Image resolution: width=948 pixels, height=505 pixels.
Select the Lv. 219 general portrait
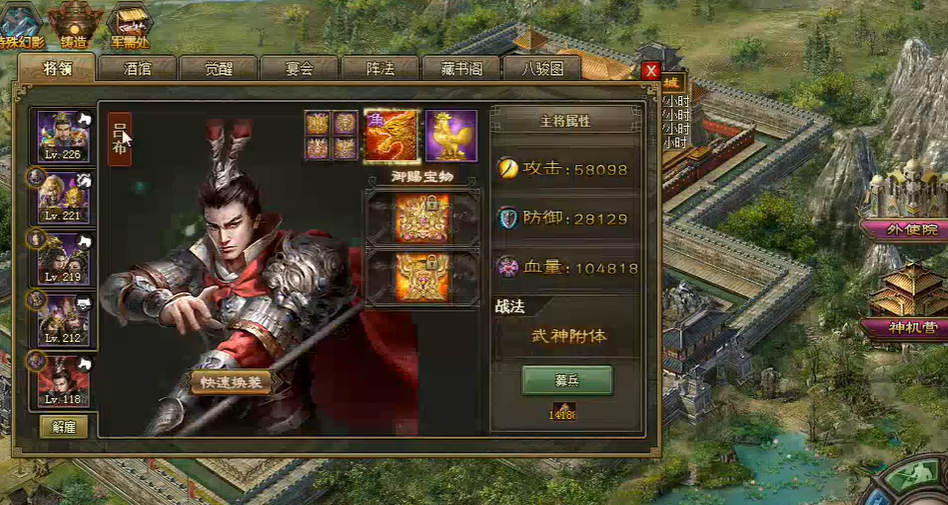pyautogui.click(x=63, y=259)
